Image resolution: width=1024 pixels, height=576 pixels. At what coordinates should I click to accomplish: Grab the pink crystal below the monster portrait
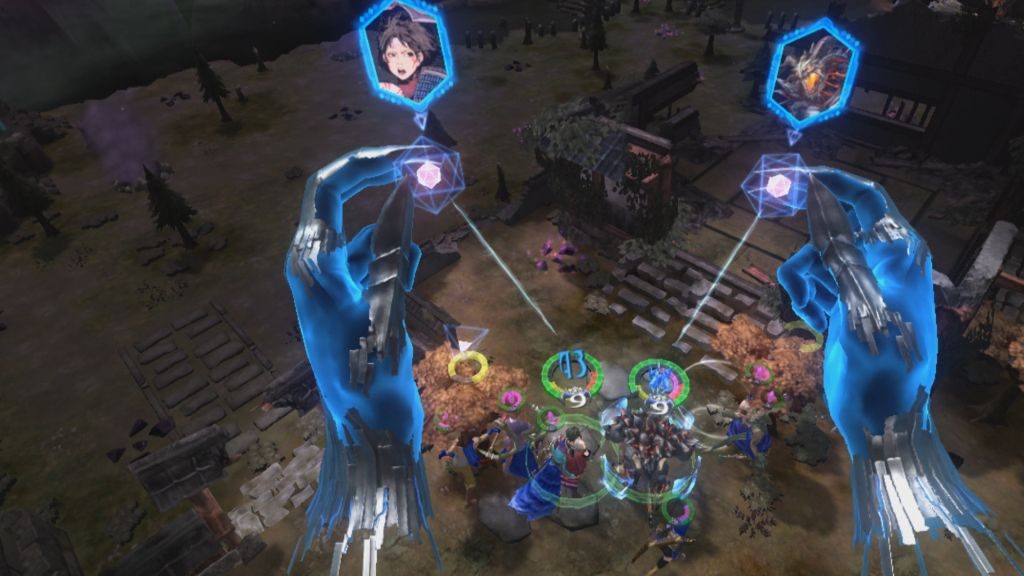[x=777, y=184]
